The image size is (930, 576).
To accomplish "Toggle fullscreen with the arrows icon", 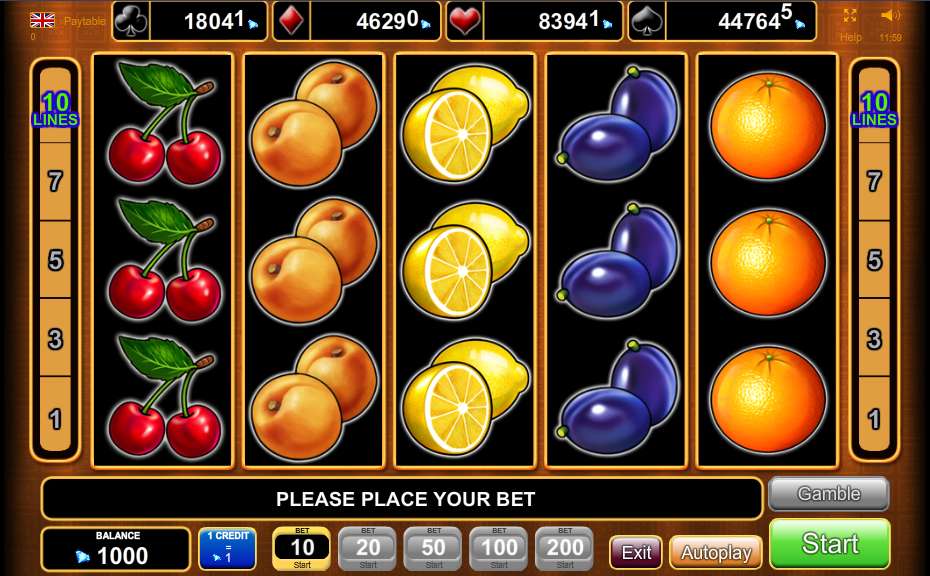I will click(850, 16).
